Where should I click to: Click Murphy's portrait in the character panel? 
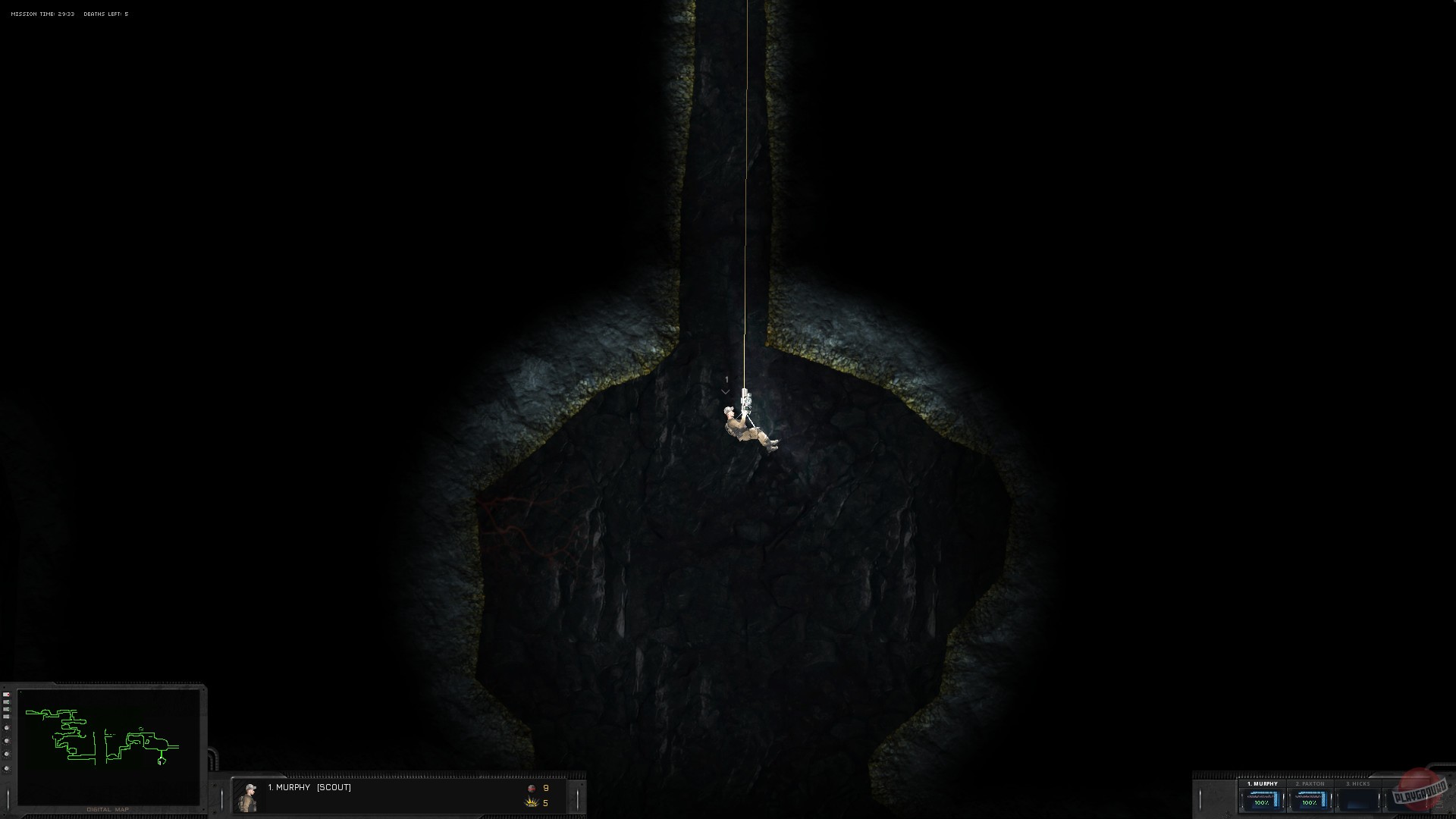(x=249, y=796)
